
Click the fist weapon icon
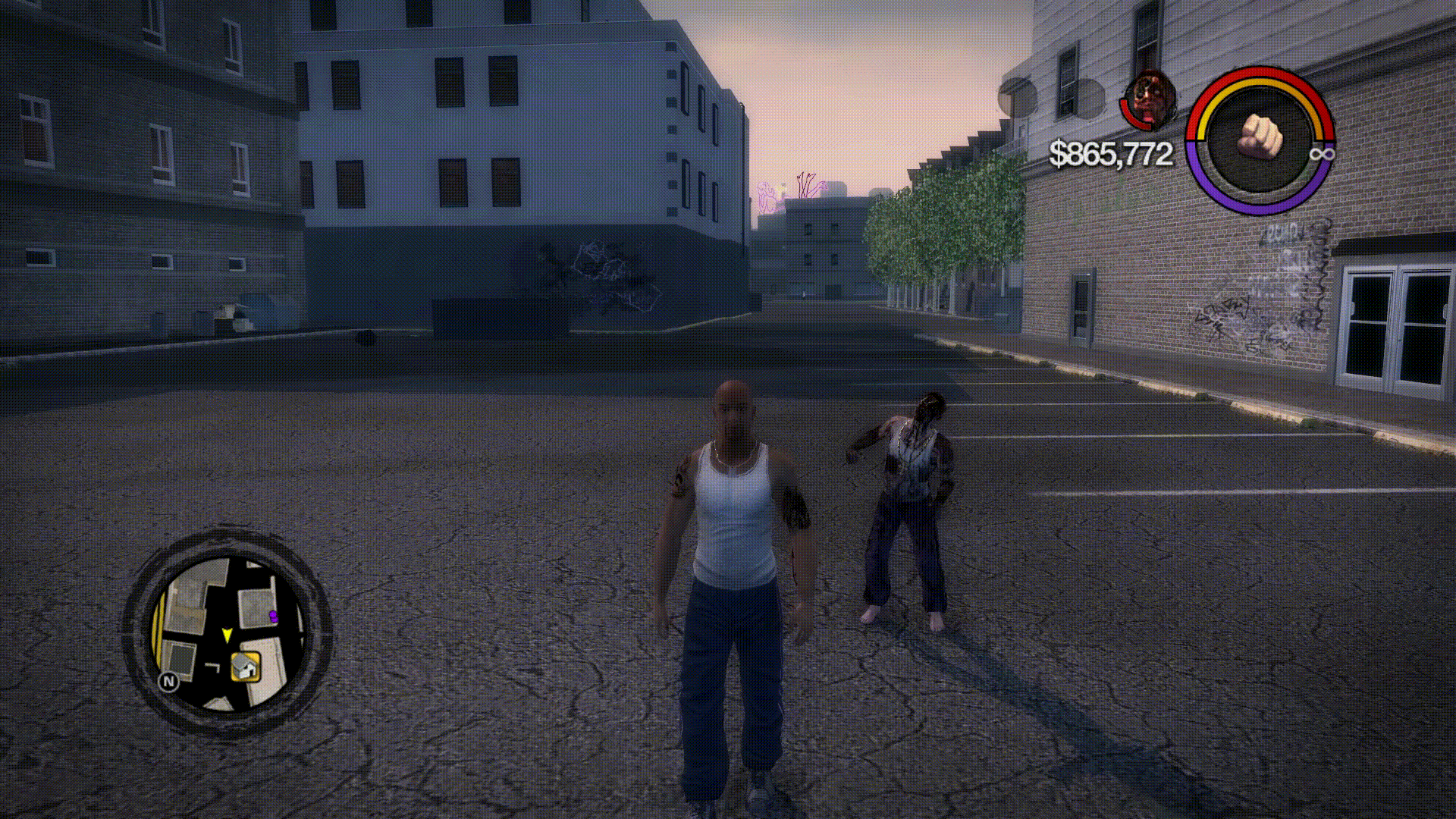(1260, 138)
